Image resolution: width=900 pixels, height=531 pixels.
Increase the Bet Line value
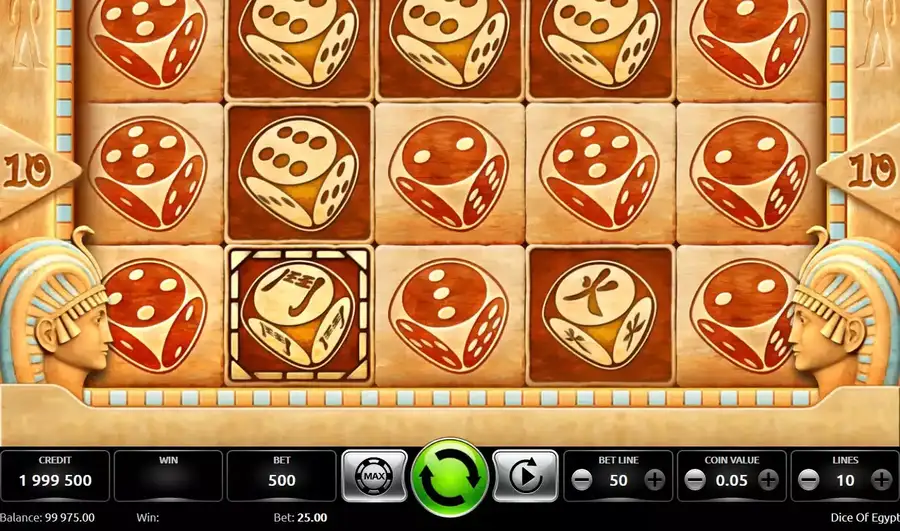pyautogui.click(x=655, y=480)
